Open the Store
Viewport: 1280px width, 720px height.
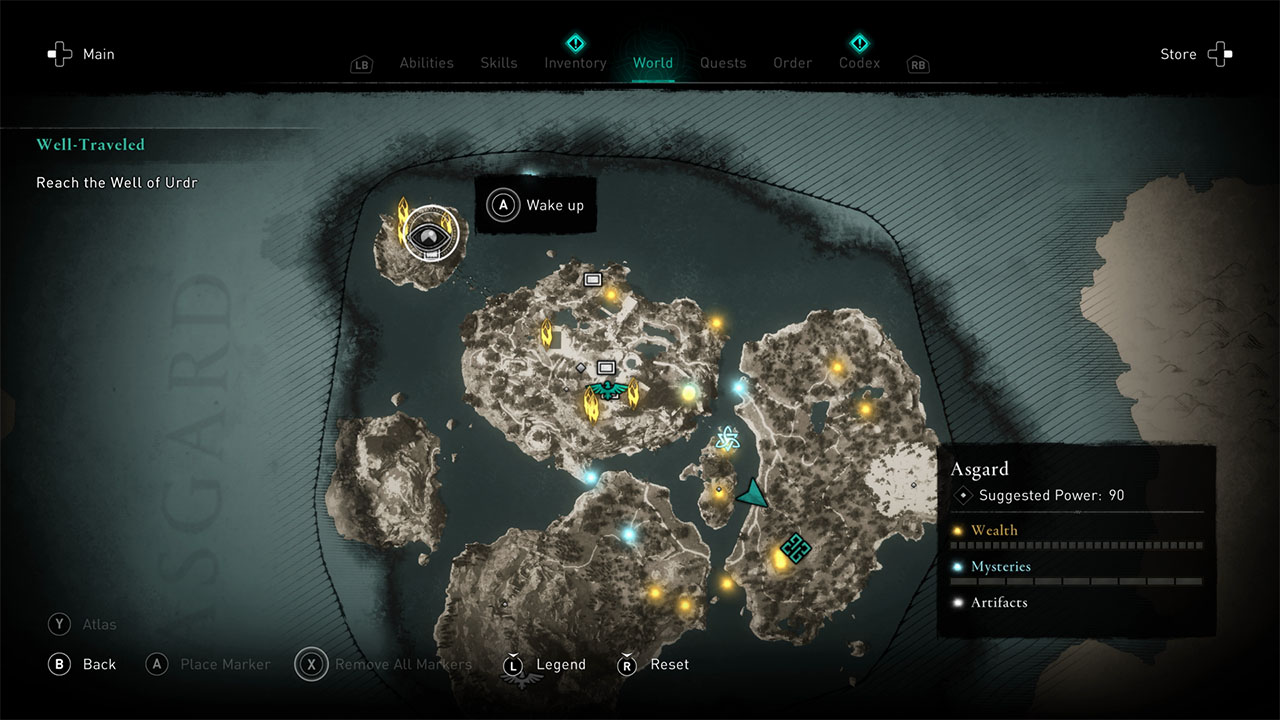click(1195, 54)
